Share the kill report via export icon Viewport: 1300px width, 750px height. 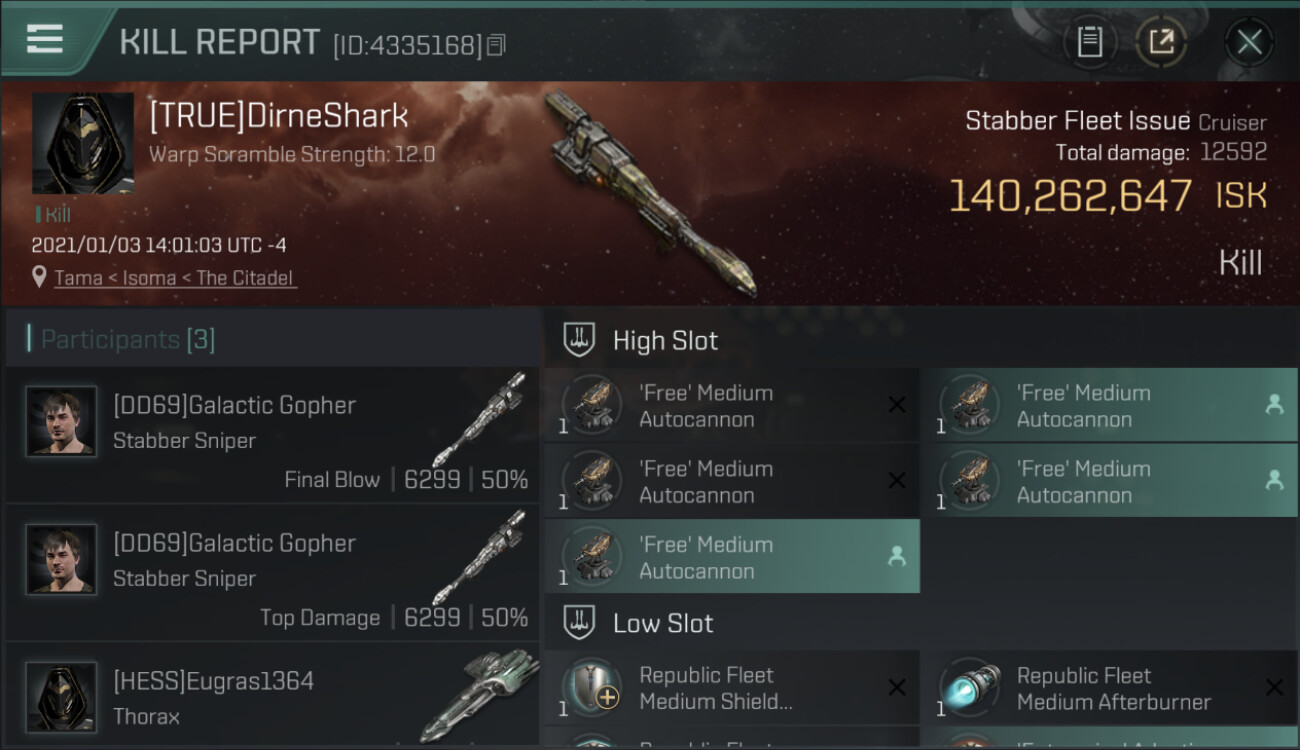tap(1161, 42)
